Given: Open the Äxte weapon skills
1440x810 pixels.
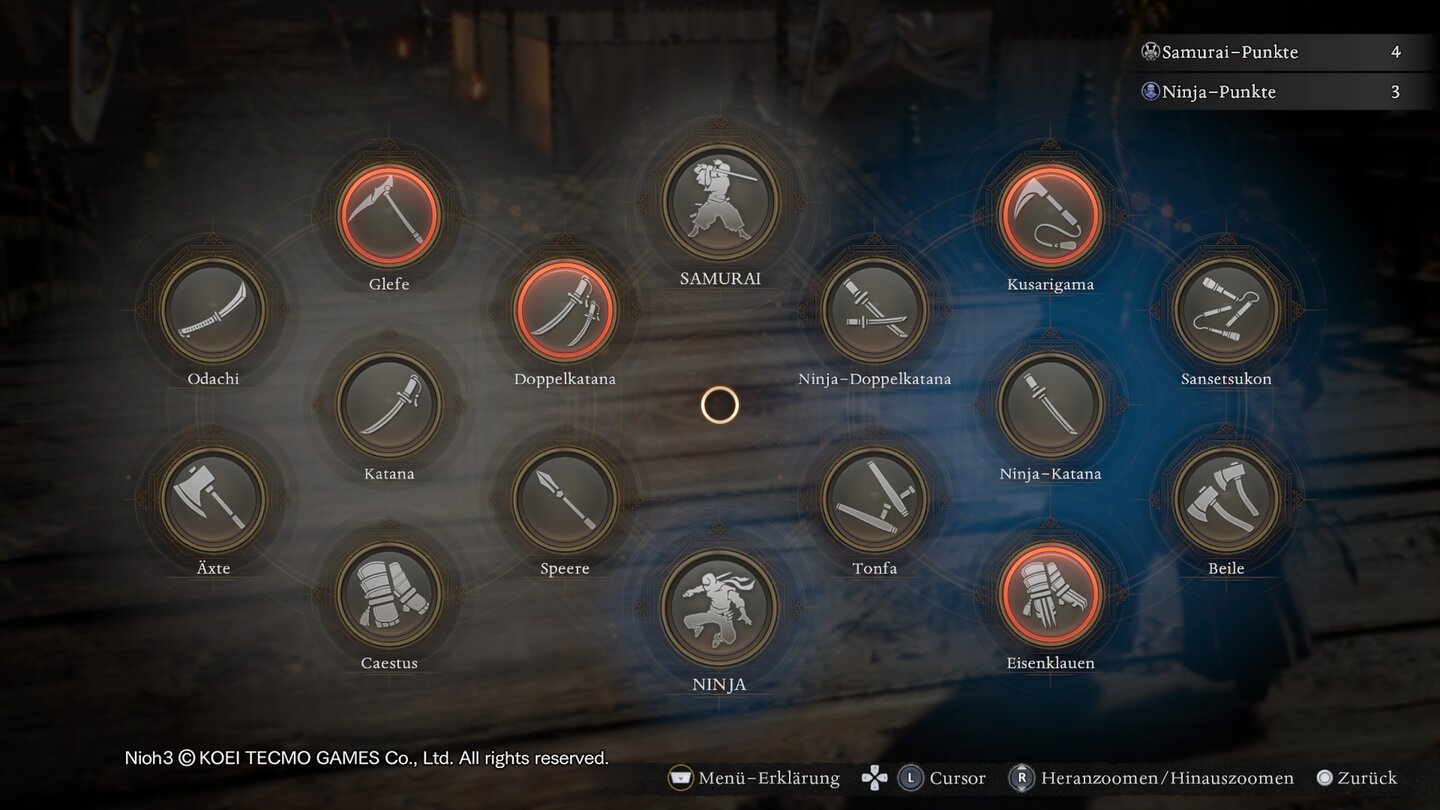Looking at the screenshot, I should pos(213,498).
